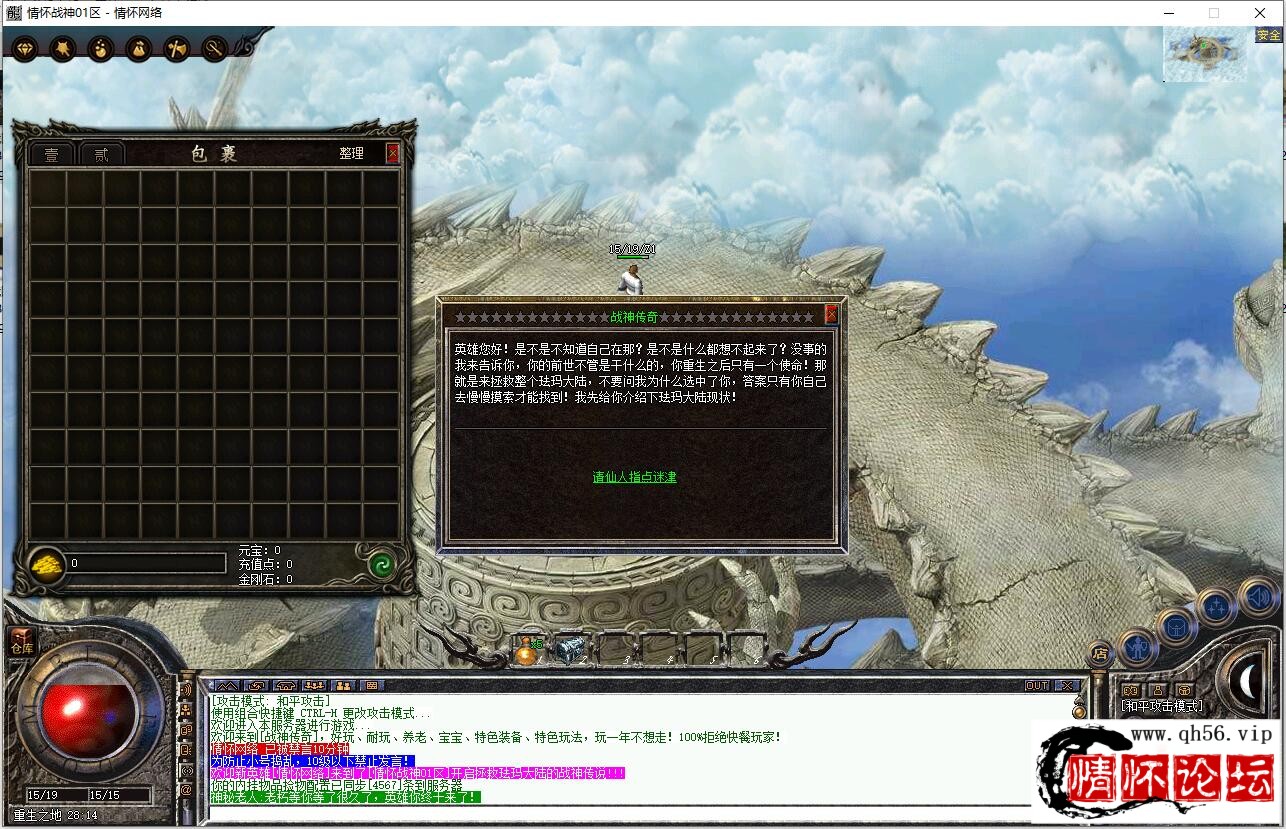
Task: Open the 店 shop button
Action: [1099, 654]
